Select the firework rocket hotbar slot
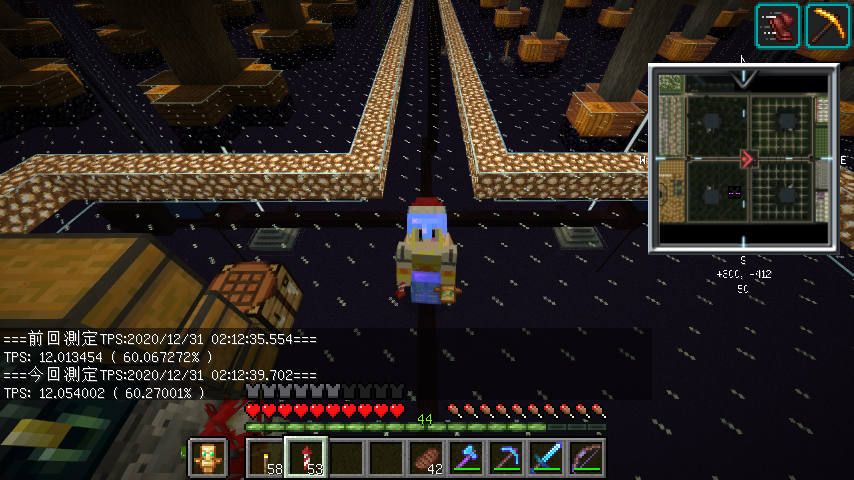The height and width of the screenshot is (480, 854). pos(305,458)
